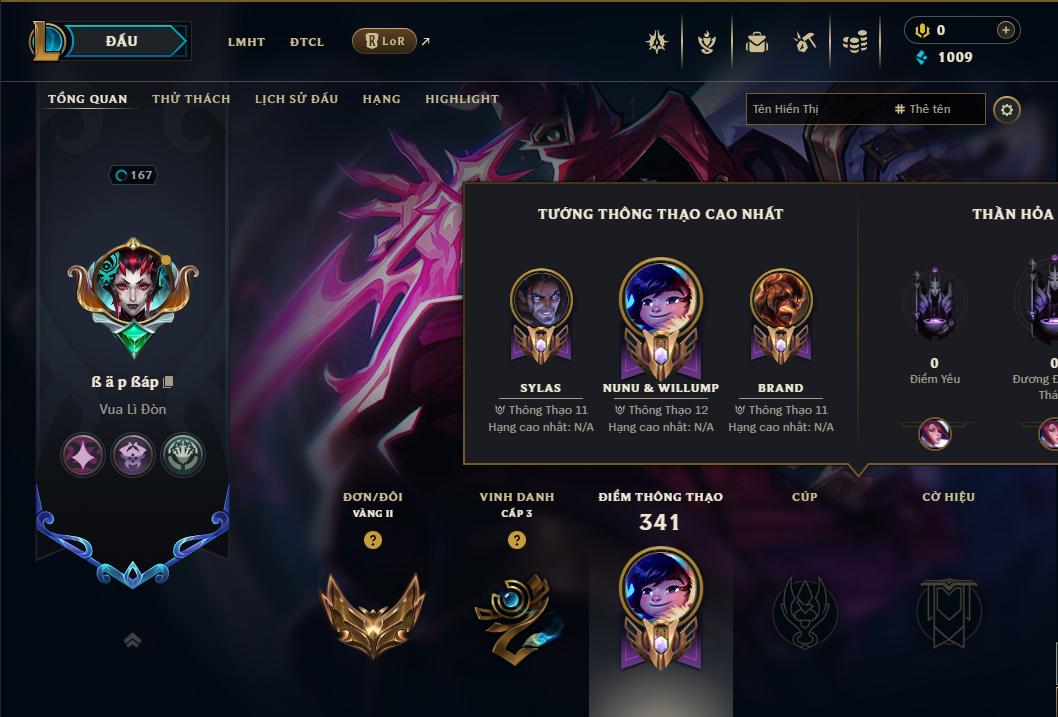
Task: Switch to the LỊCH SỬ ĐẤU tab
Action: pos(296,99)
